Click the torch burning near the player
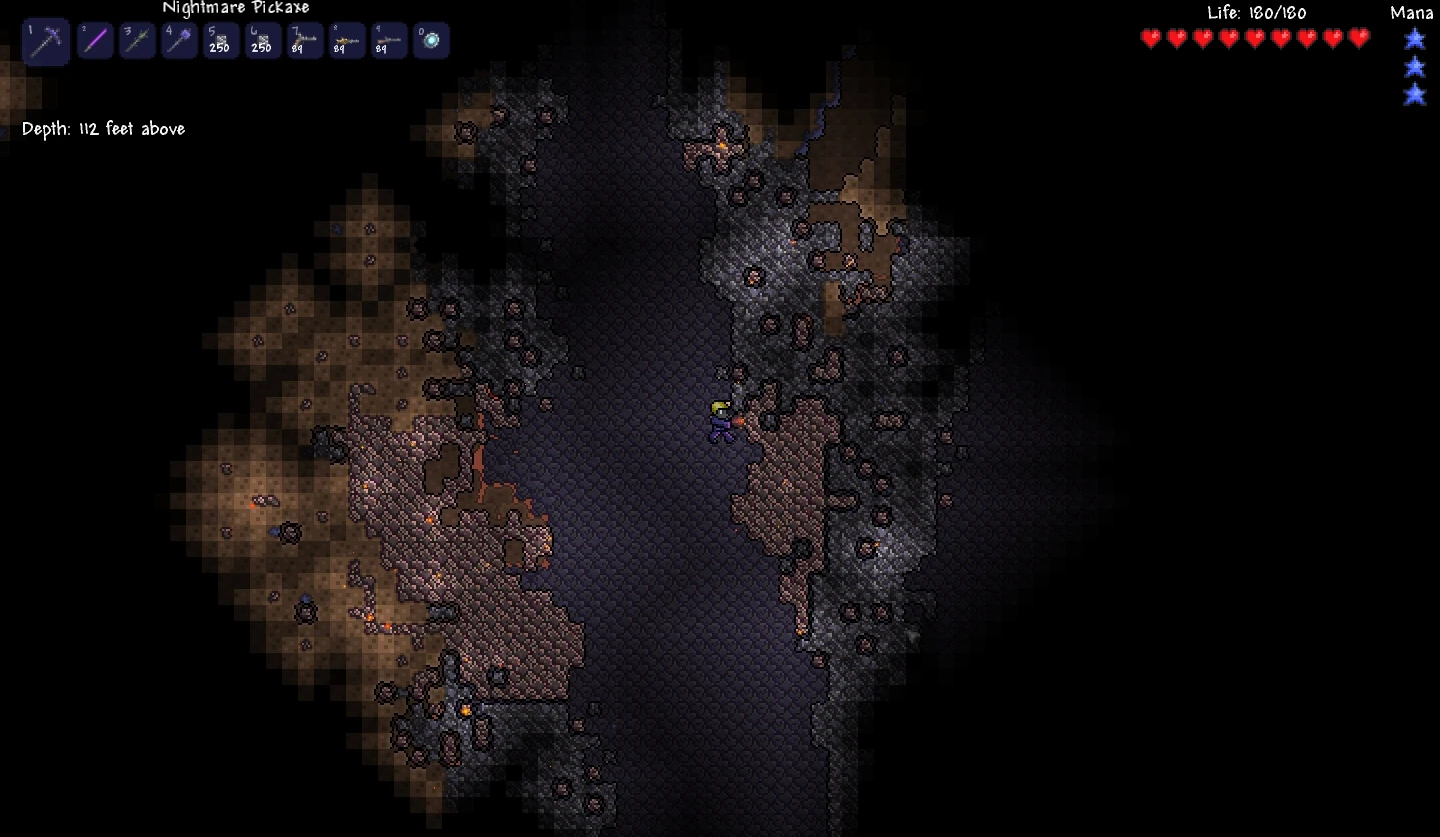Screen dimensions: 1440x837 pos(737,420)
